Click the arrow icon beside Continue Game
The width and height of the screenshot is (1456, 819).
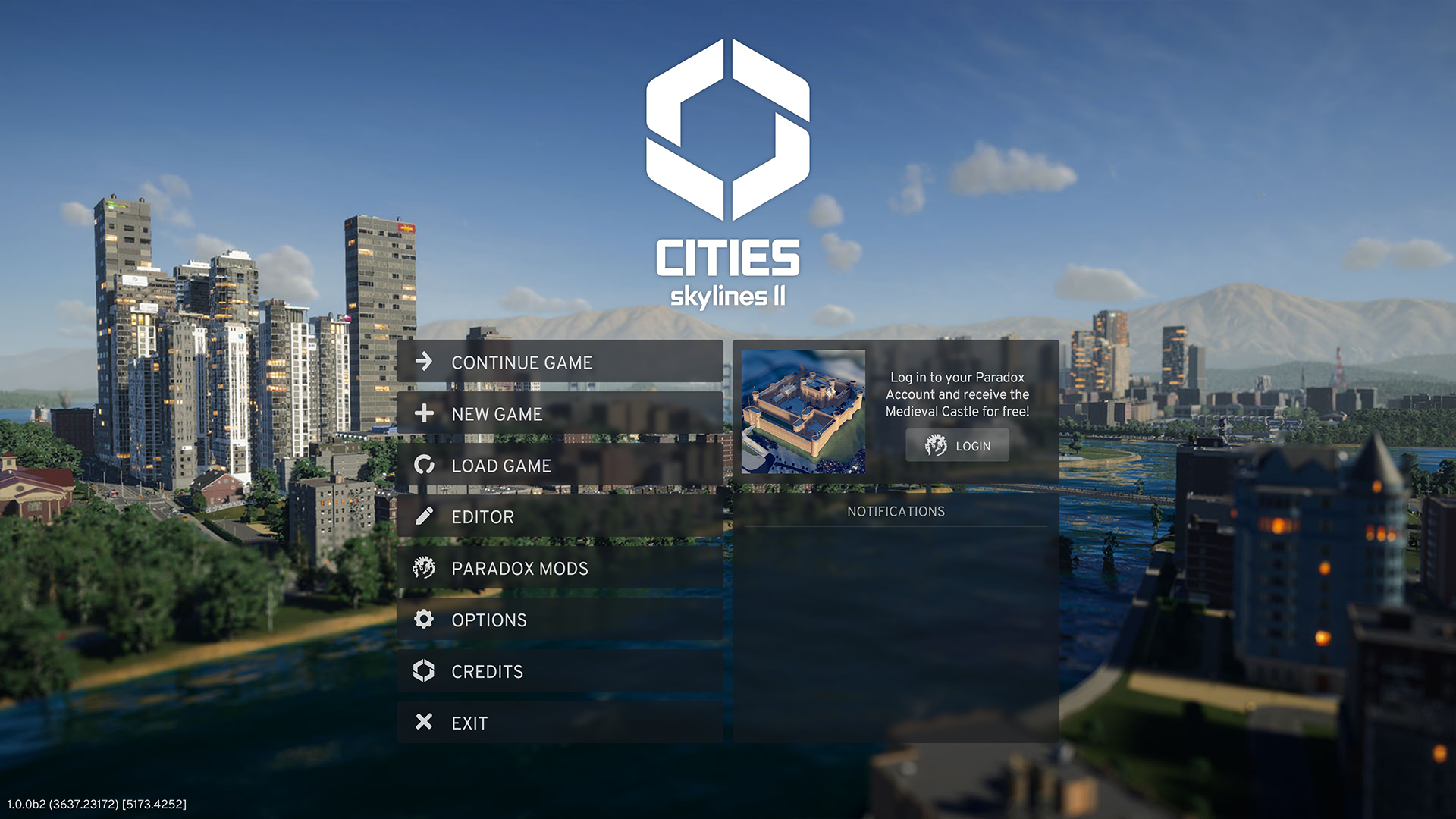(x=425, y=362)
